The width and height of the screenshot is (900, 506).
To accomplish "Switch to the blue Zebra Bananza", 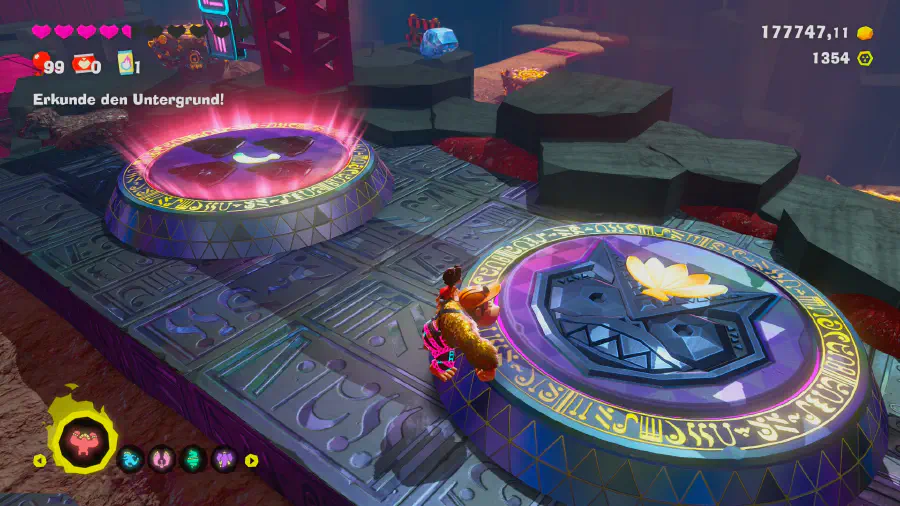I will [131, 460].
